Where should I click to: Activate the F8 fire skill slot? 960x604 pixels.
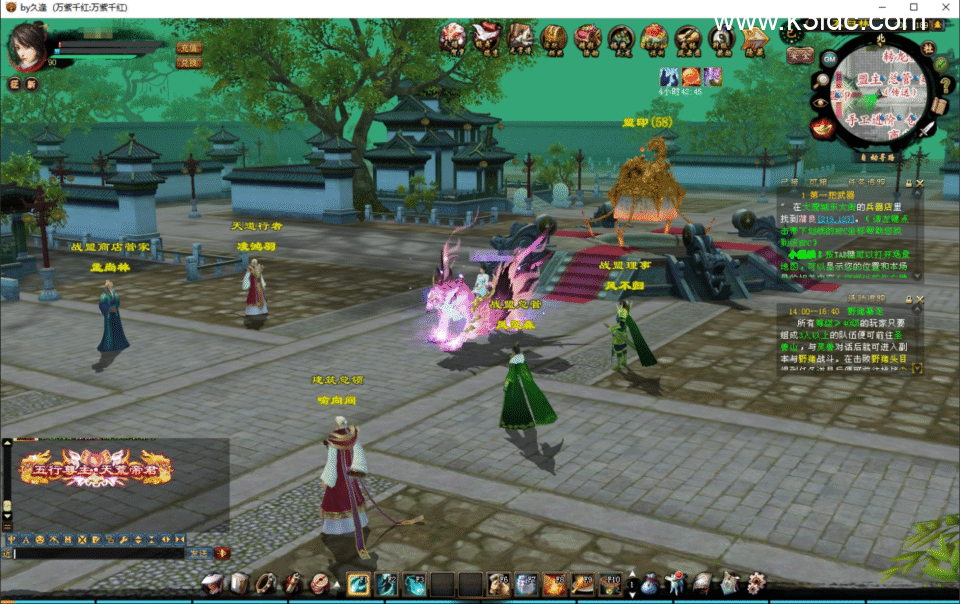(554, 584)
